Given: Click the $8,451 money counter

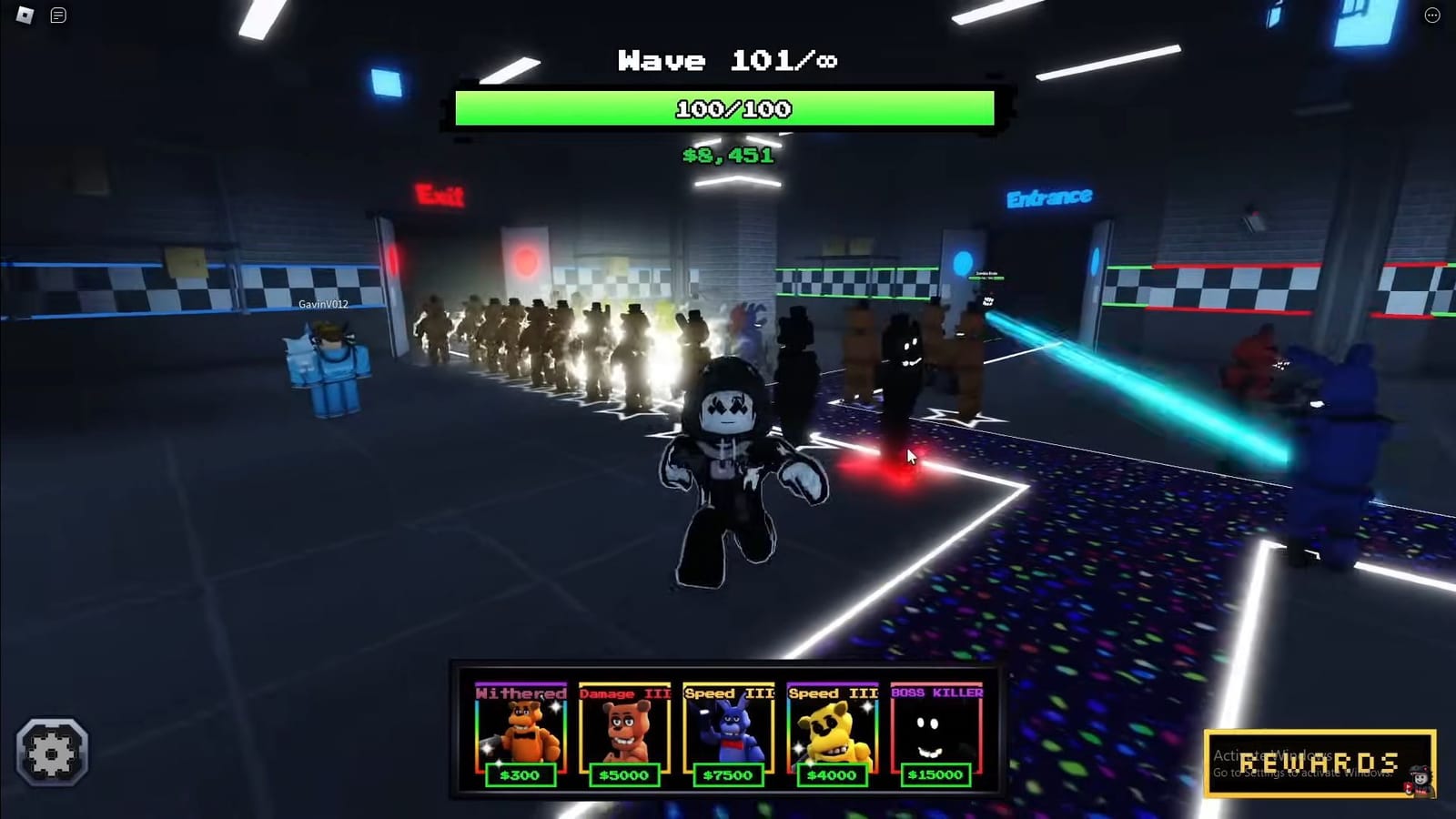Looking at the screenshot, I should 727,156.
